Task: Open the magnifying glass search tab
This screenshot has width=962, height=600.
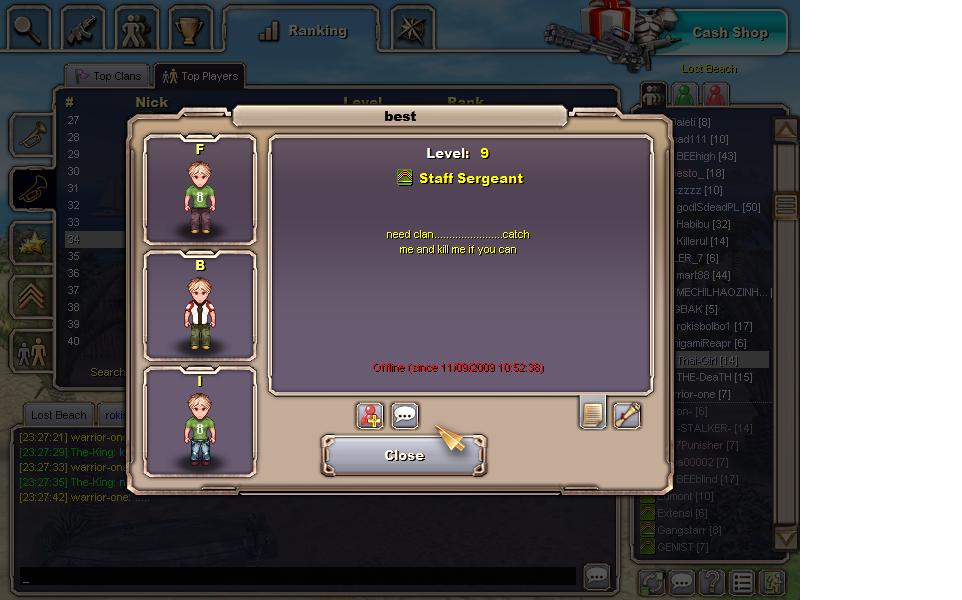Action: click(x=29, y=29)
